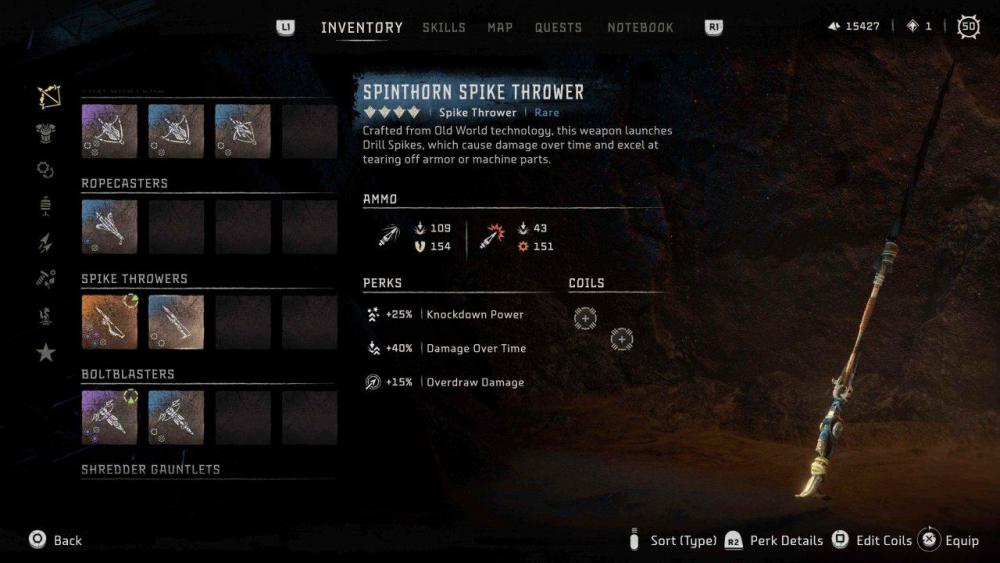The height and width of the screenshot is (563, 1000).
Task: Select the star category icon in sidebar
Action: coord(46,352)
